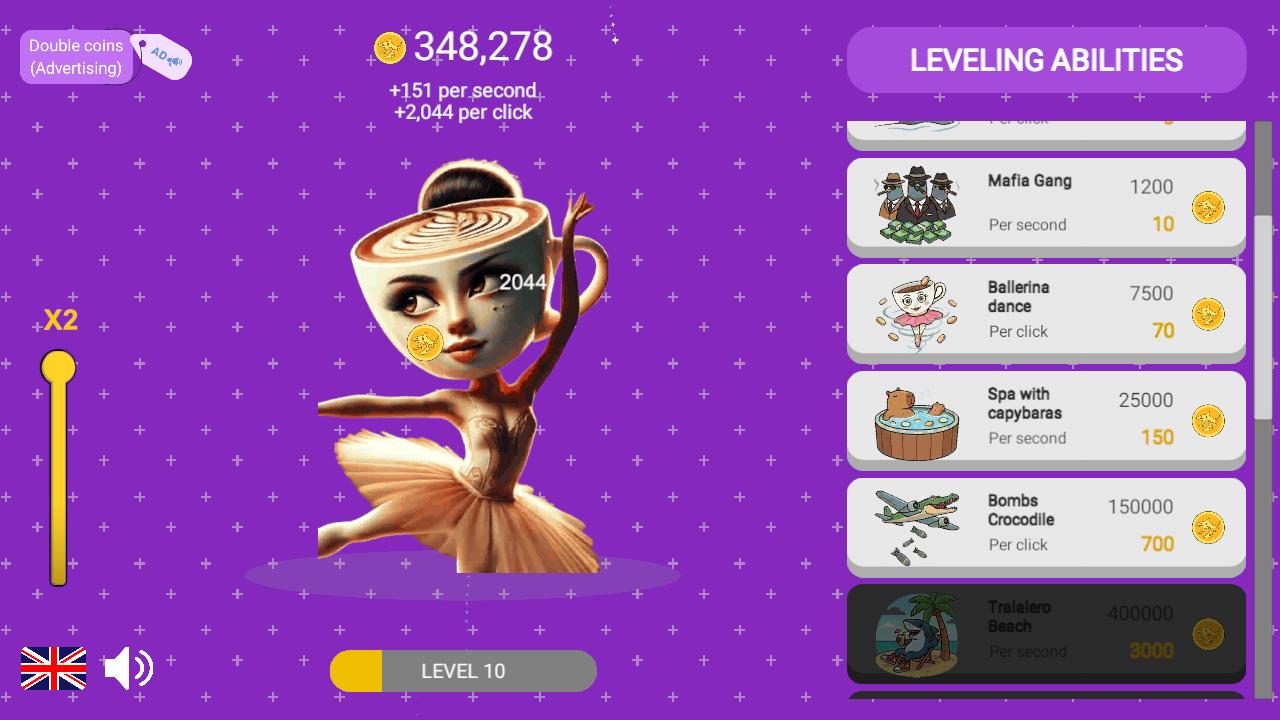Toggle Double coins (Advertising)

click(x=76, y=56)
